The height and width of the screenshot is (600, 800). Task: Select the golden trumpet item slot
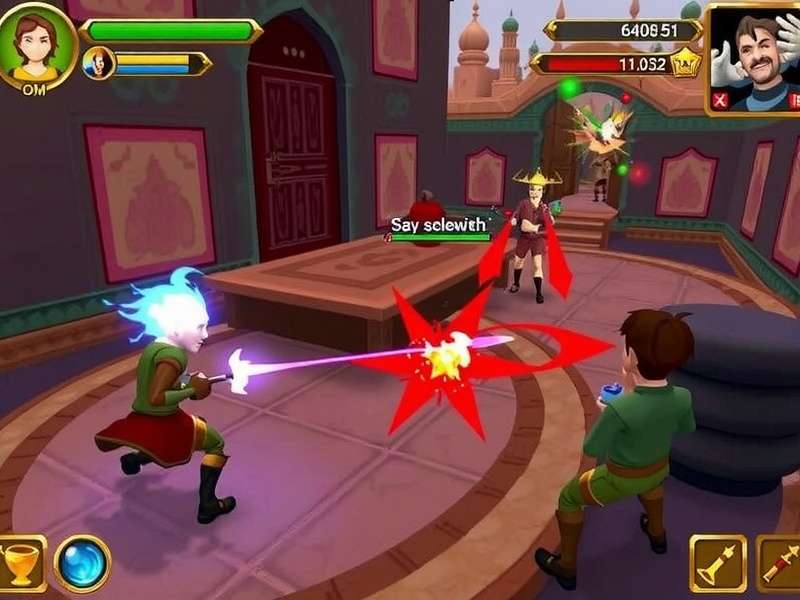click(x=717, y=563)
